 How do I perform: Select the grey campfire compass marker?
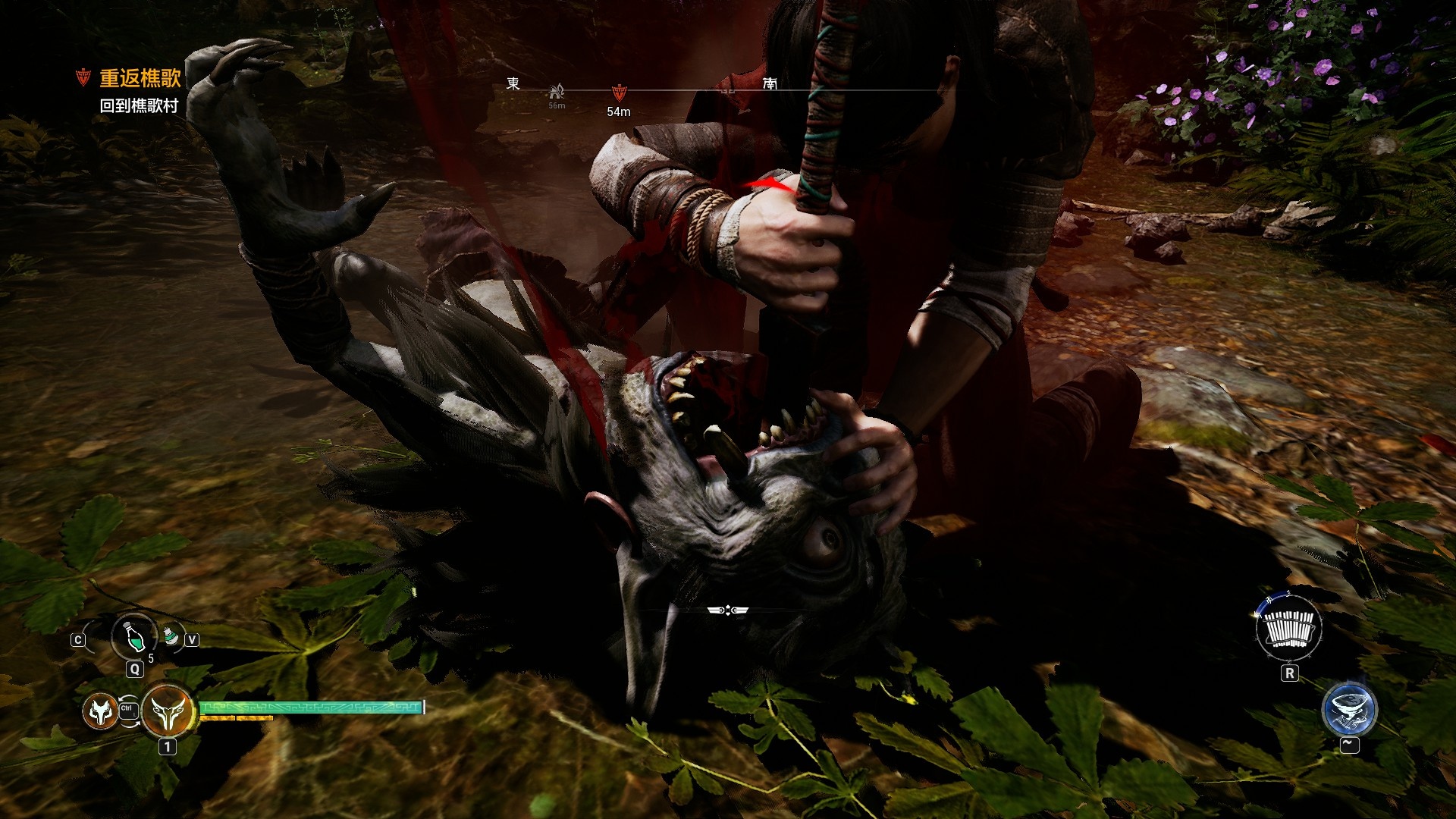[x=557, y=93]
